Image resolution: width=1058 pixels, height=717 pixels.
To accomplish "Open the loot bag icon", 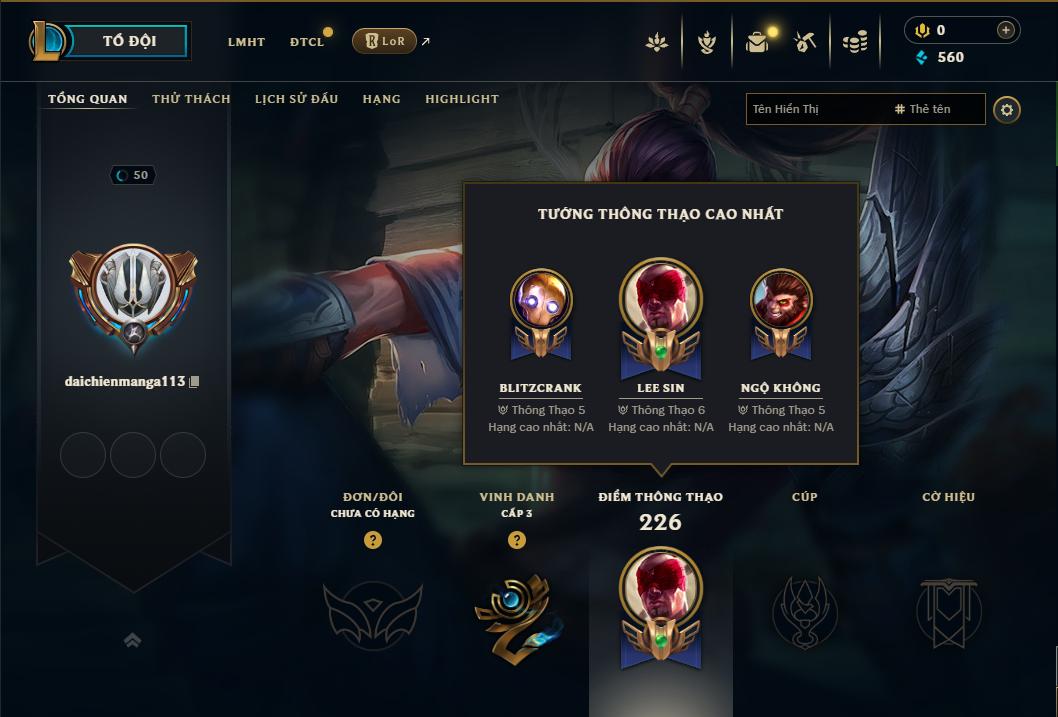I will pos(757,42).
